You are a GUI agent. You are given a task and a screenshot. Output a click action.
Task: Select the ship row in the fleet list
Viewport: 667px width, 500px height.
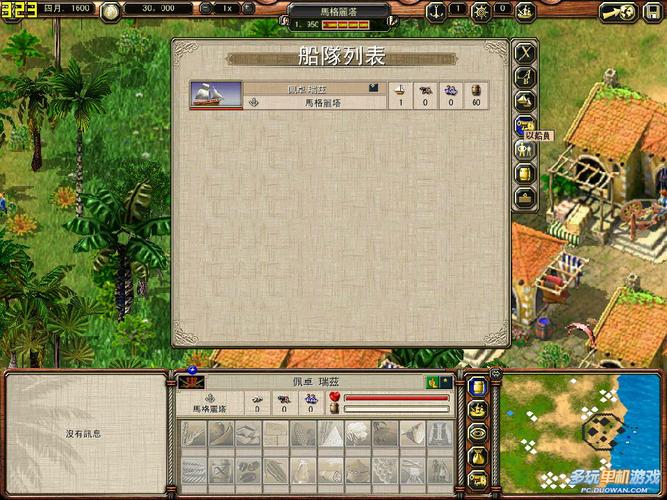pyautogui.click(x=338, y=95)
